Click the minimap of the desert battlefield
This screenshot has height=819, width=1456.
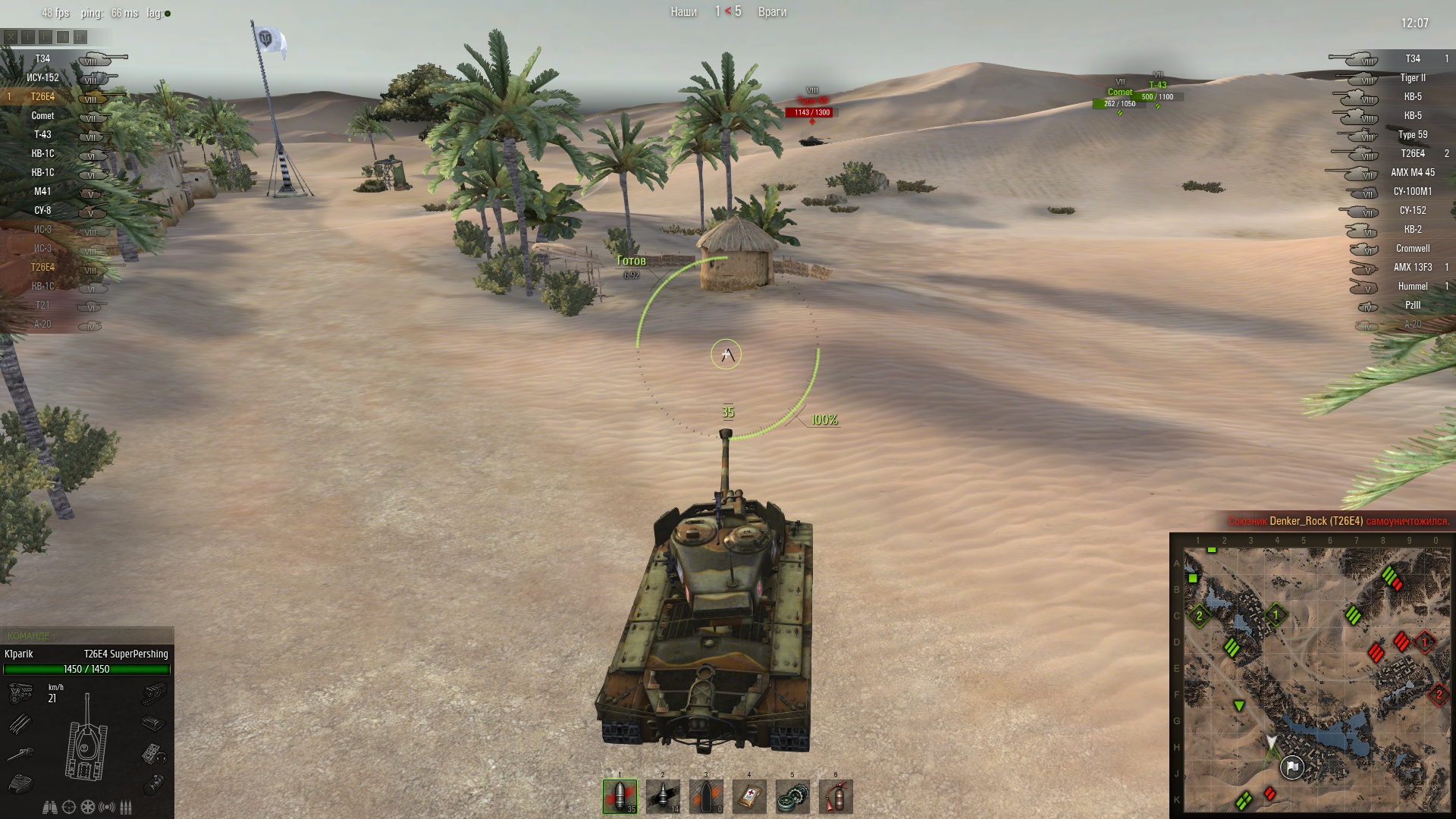click(1312, 675)
